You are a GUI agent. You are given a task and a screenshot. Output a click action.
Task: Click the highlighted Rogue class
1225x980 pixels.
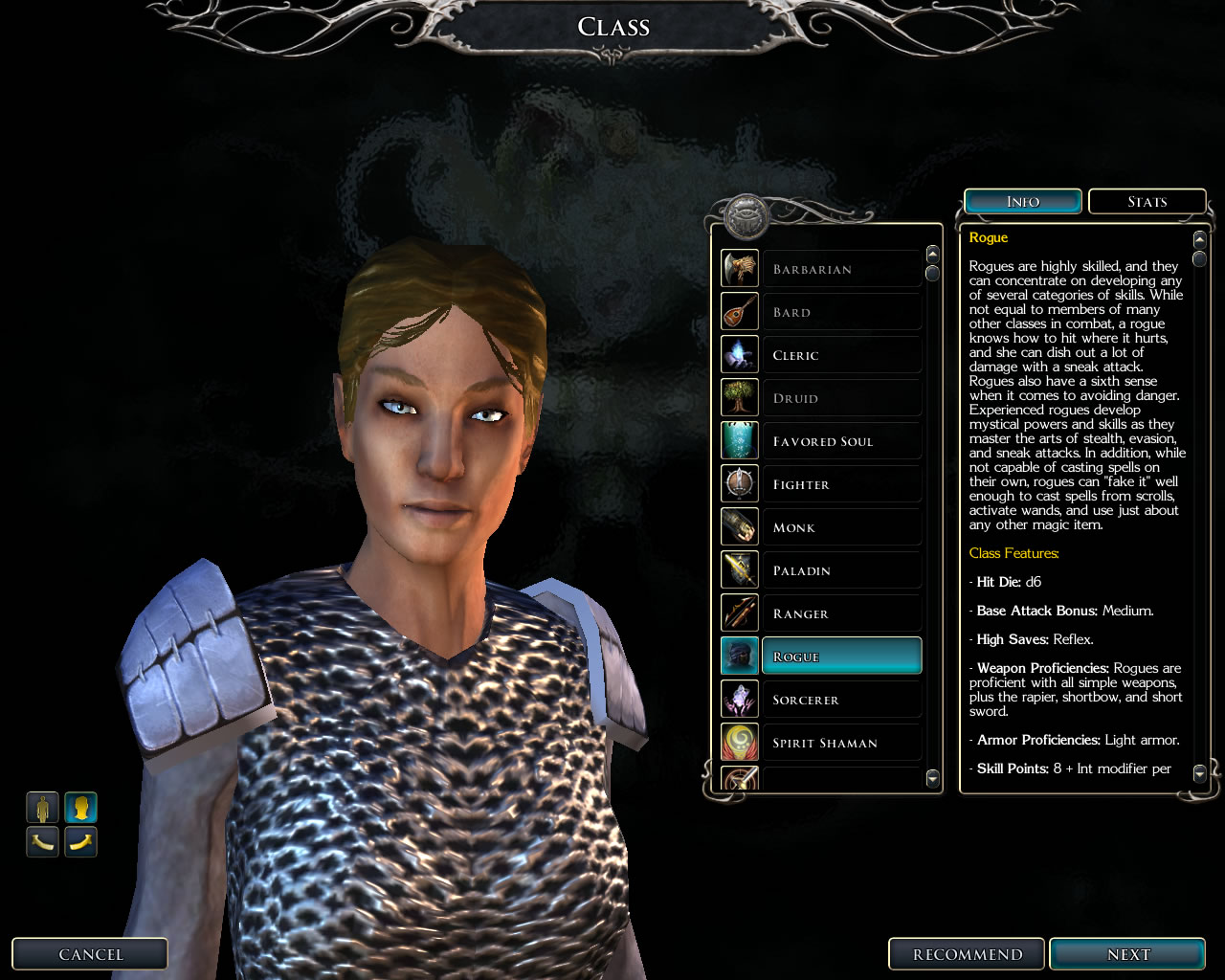(x=840, y=657)
